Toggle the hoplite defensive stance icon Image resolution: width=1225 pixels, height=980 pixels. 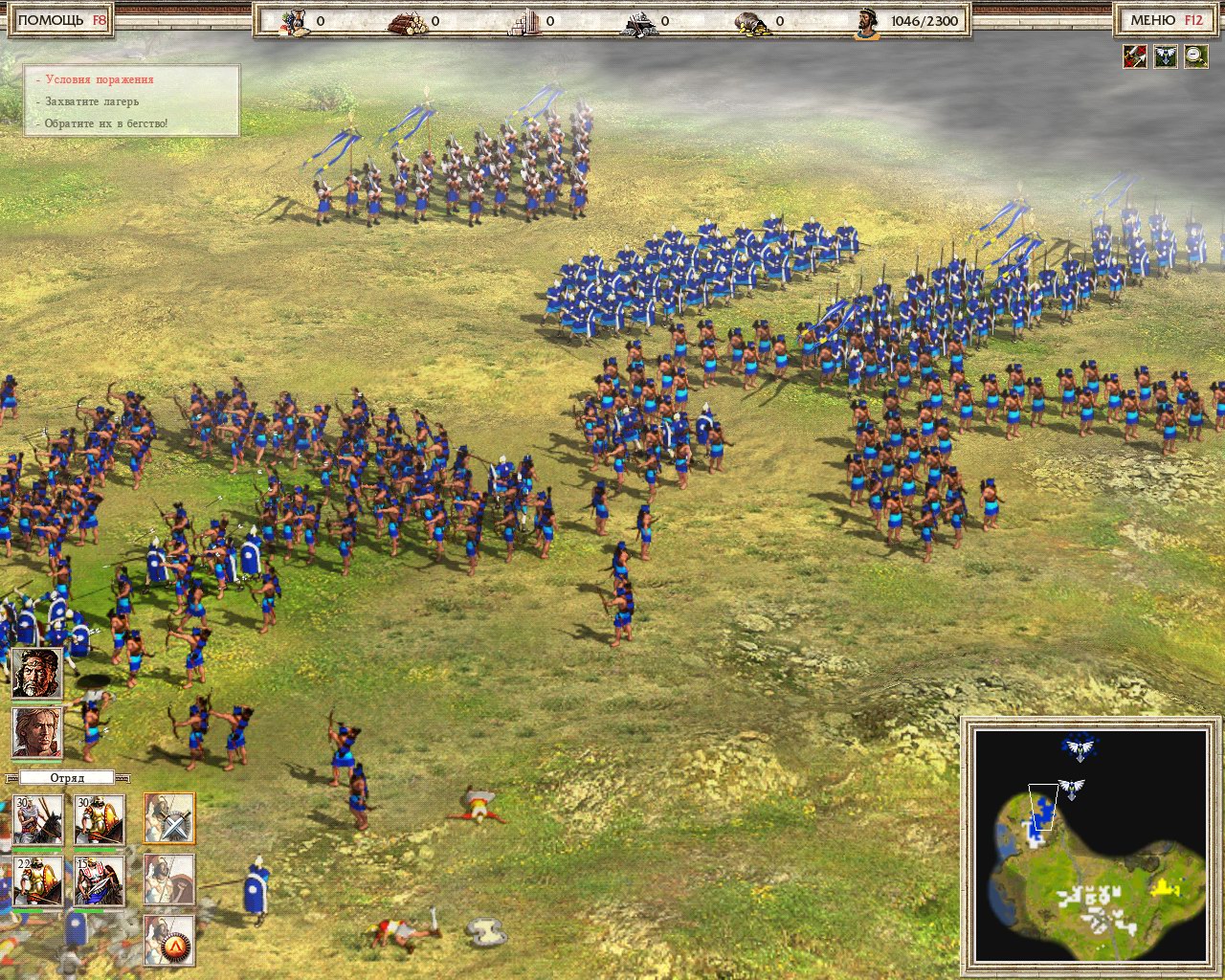click(168, 880)
